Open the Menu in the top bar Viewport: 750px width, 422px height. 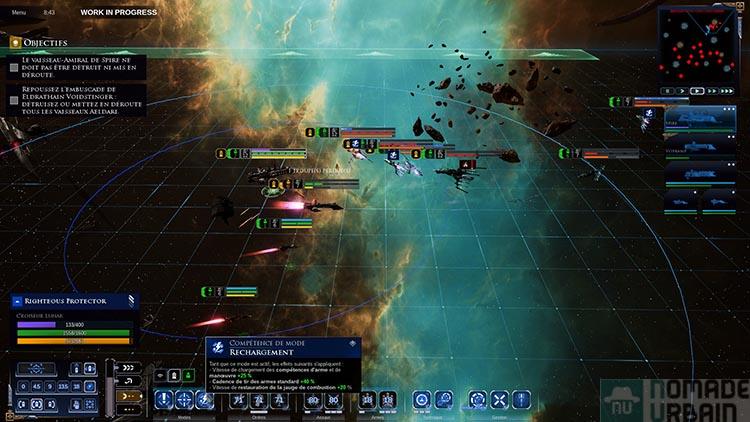[x=19, y=11]
